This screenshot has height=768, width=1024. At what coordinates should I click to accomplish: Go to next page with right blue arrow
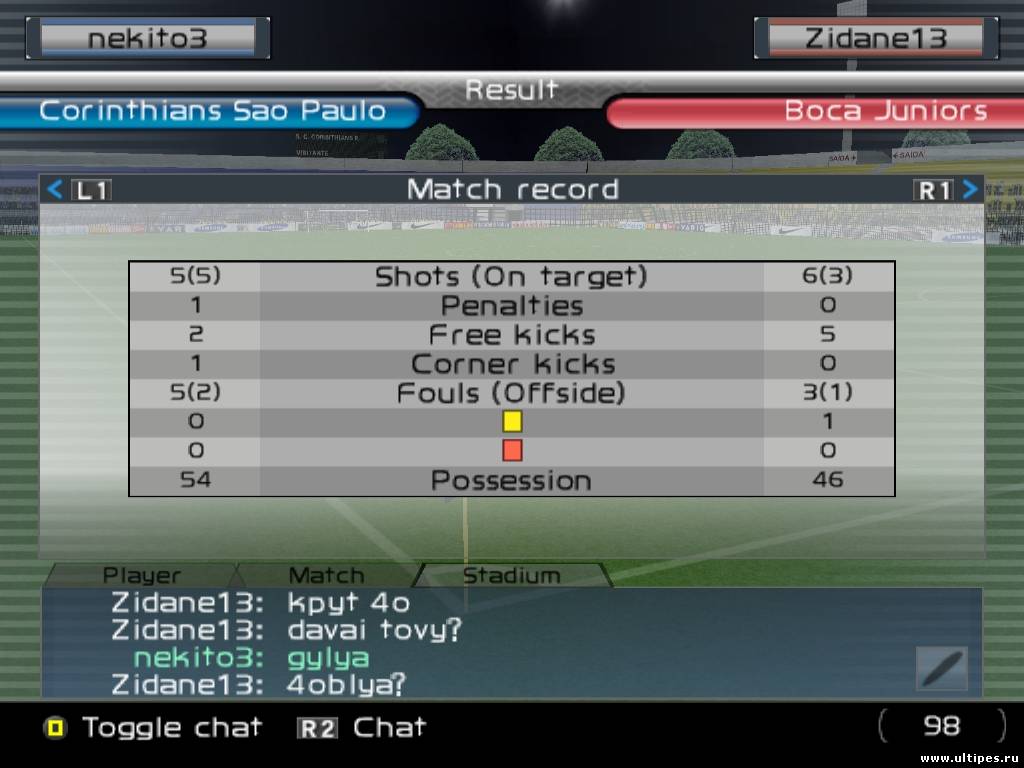[969, 189]
